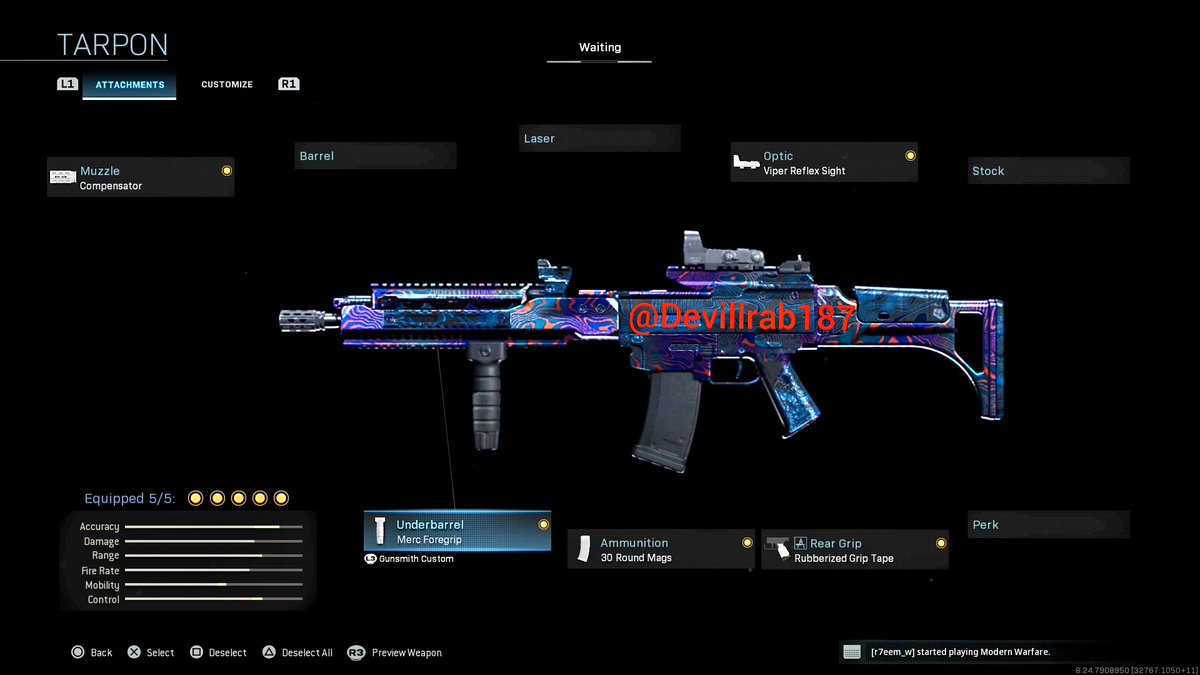This screenshot has height=675, width=1200.
Task: Open the empty Barrel attachment slot
Action: click(x=376, y=156)
